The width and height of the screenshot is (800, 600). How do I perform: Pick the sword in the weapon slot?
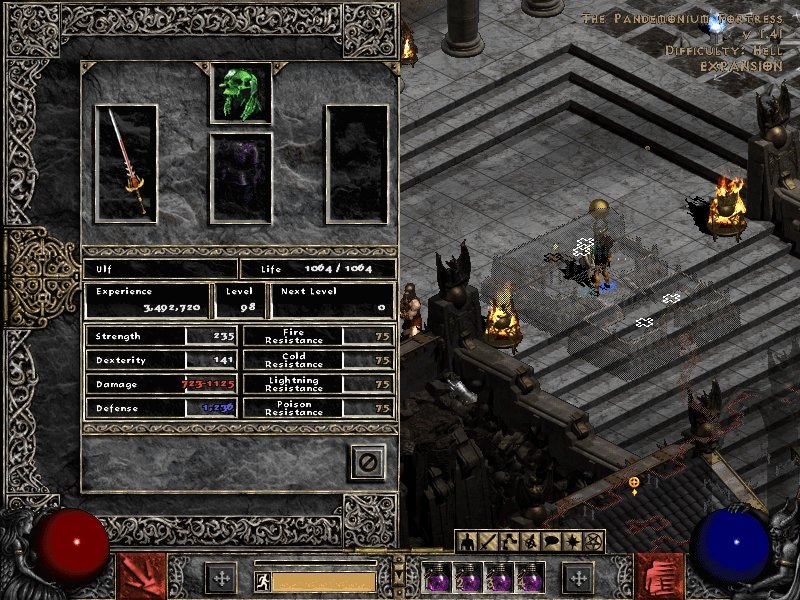pyautogui.click(x=126, y=164)
